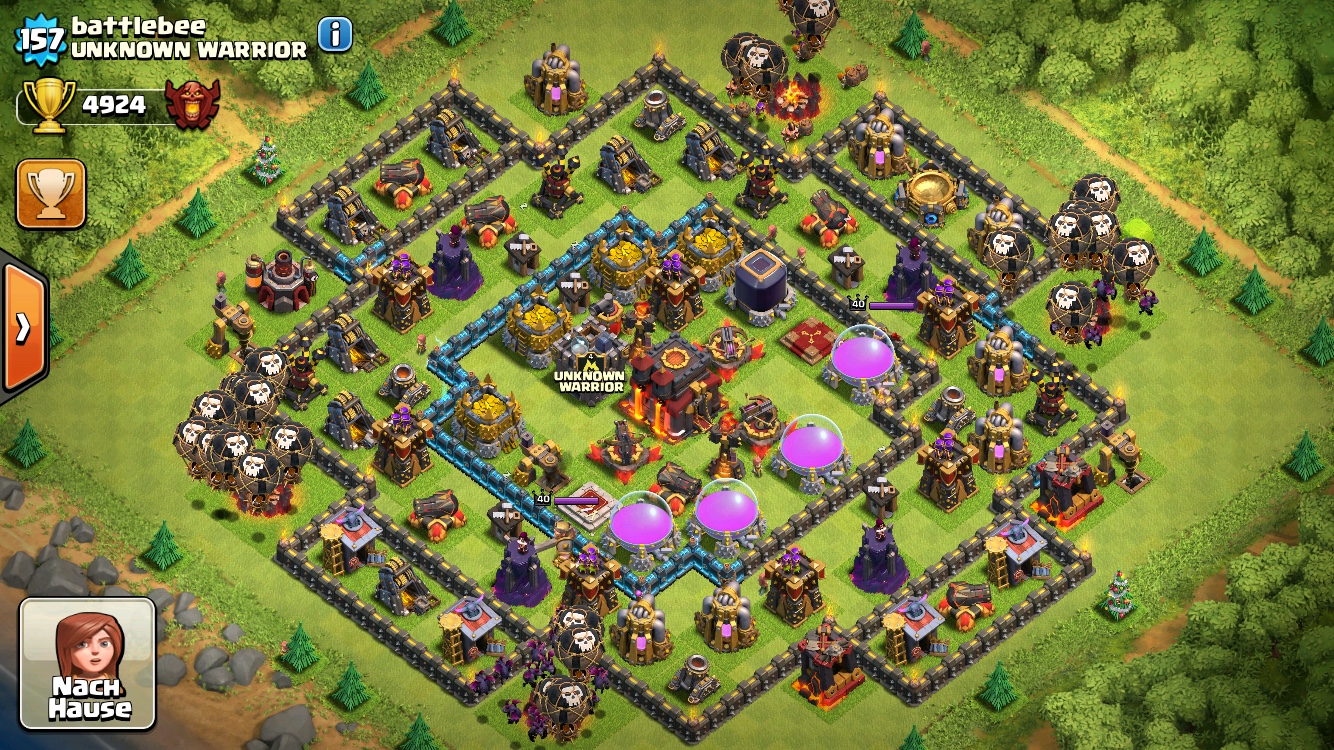This screenshot has height=750, width=1334.
Task: Open battlebee's player info with the blue i button
Action: click(335, 35)
